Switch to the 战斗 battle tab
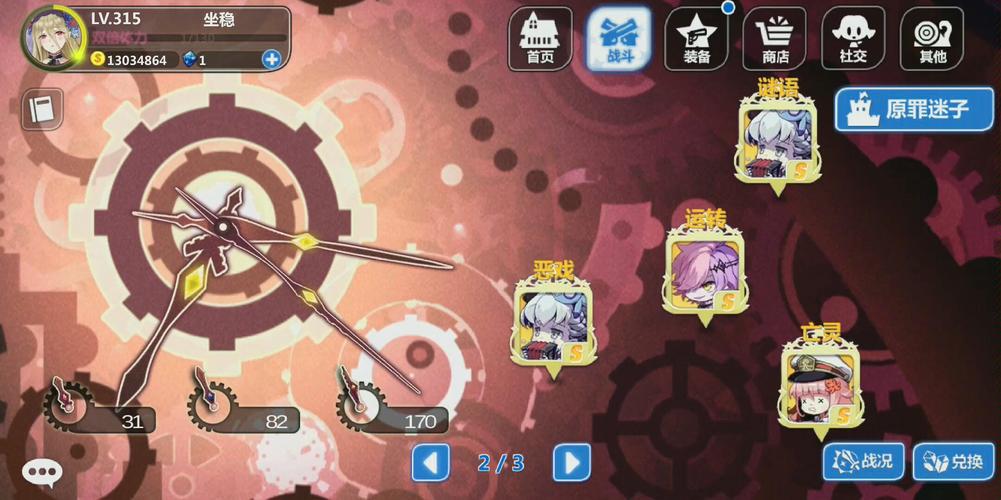 coord(618,39)
